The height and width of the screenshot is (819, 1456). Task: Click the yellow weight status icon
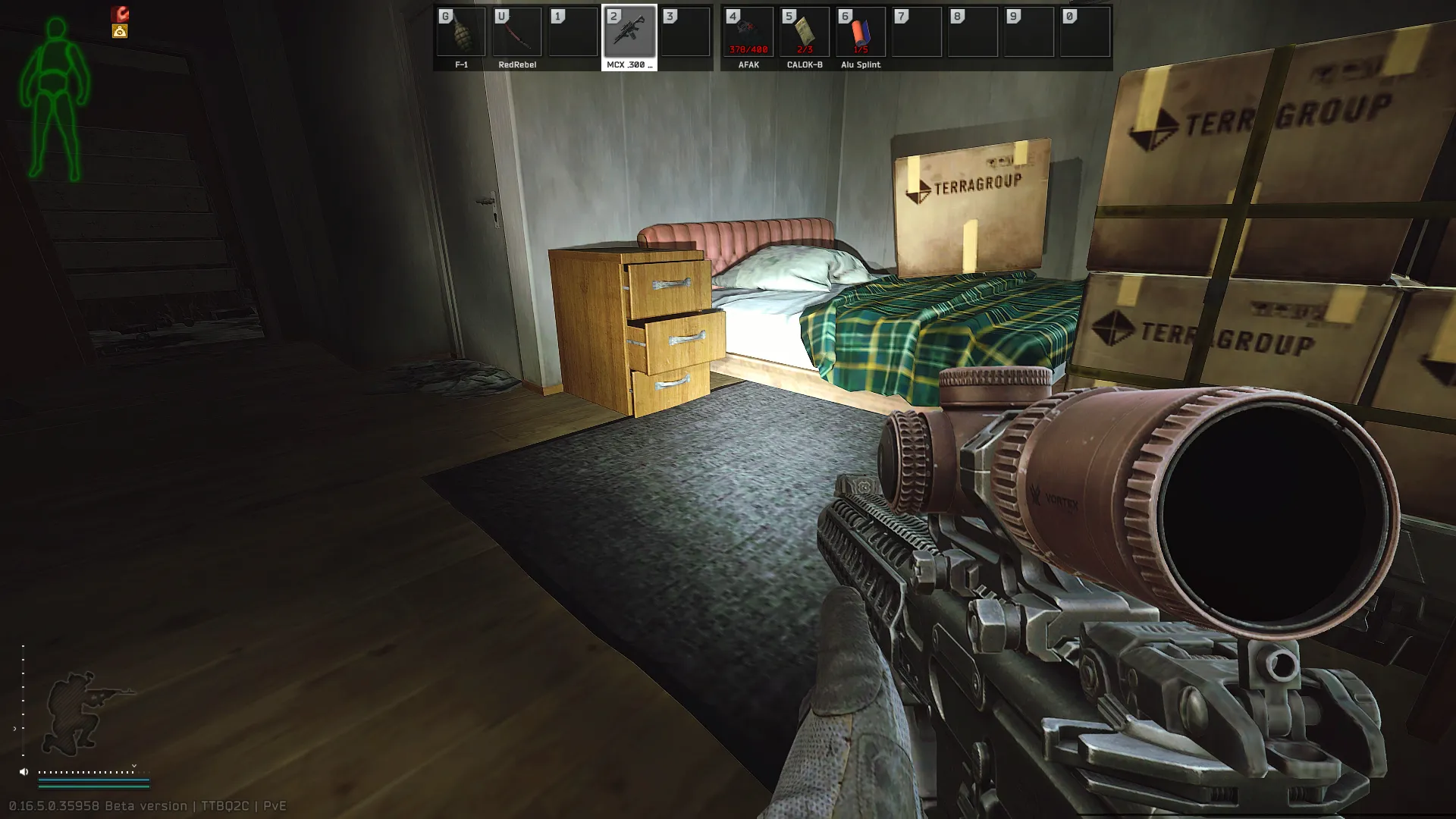click(x=120, y=31)
